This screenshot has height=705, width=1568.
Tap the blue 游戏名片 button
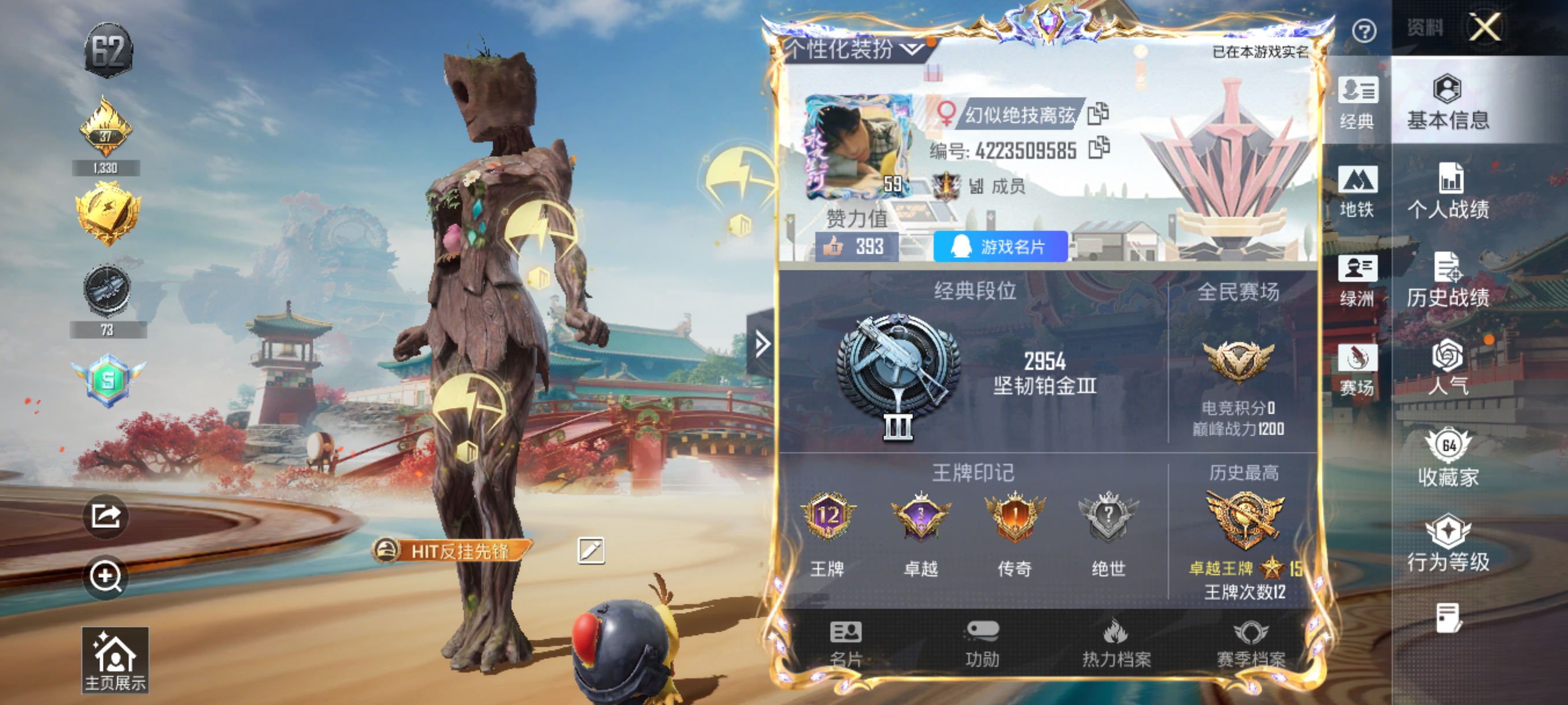click(1000, 246)
